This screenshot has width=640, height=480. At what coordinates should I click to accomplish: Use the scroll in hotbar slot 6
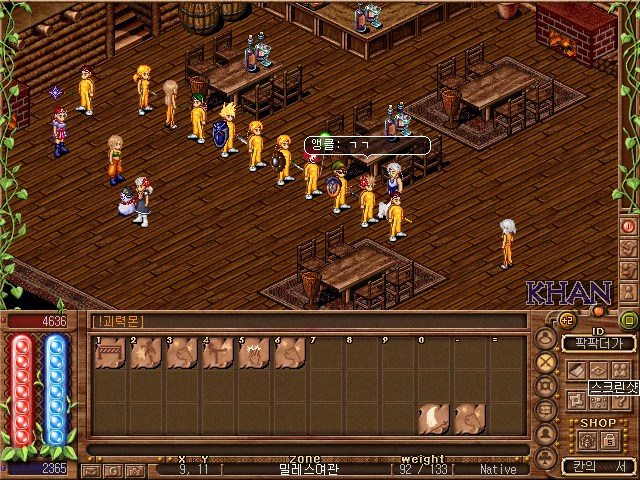point(288,353)
